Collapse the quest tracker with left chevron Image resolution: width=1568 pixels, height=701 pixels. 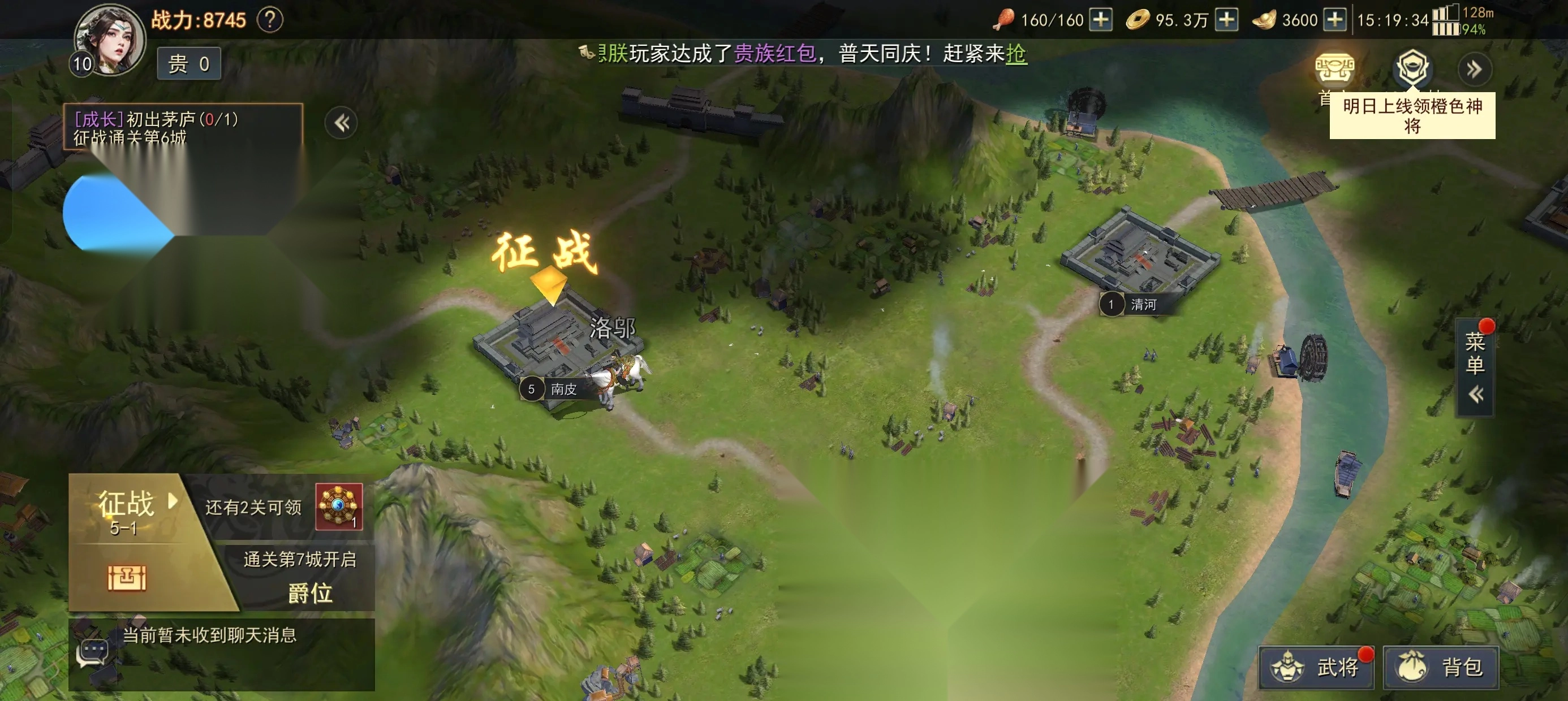pos(341,122)
